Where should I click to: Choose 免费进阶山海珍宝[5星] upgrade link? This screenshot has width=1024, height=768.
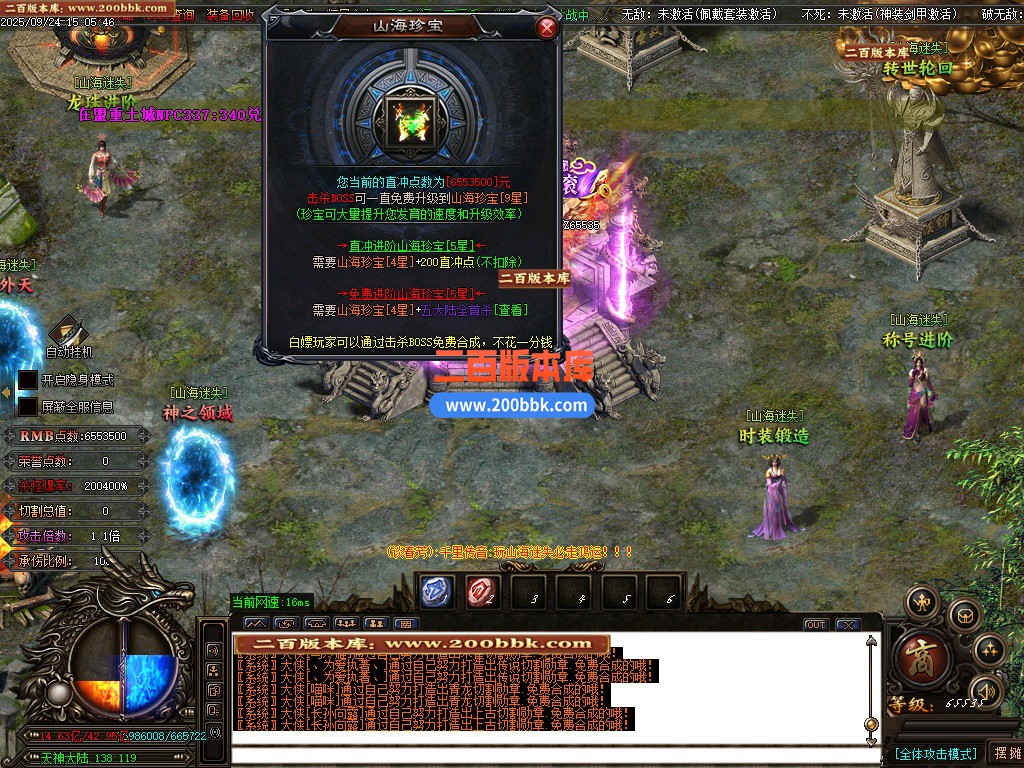coord(411,293)
